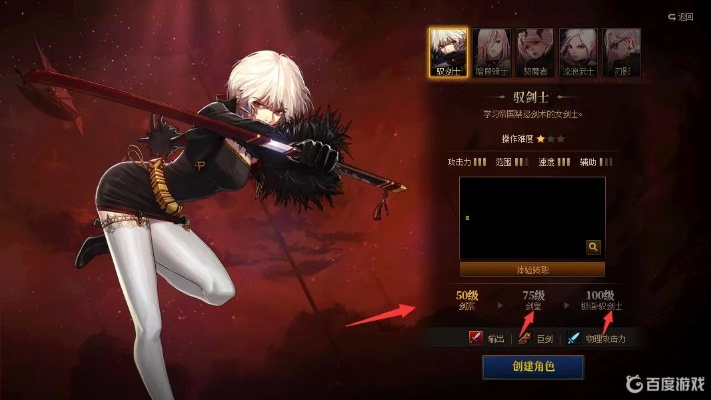Show the level 100 advancement stage
This screenshot has height=400, width=711.
coord(600,300)
